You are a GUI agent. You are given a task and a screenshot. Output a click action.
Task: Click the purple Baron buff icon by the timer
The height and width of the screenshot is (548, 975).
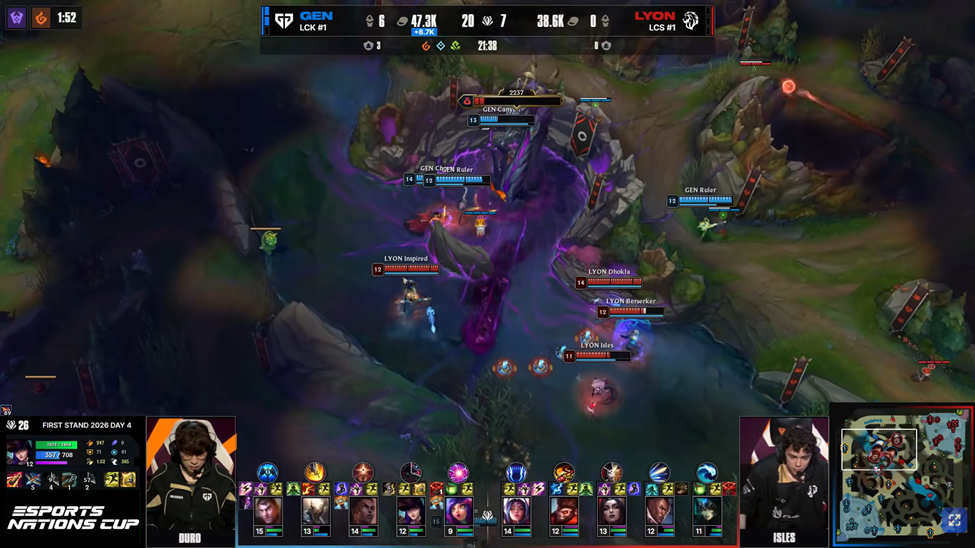(17, 18)
